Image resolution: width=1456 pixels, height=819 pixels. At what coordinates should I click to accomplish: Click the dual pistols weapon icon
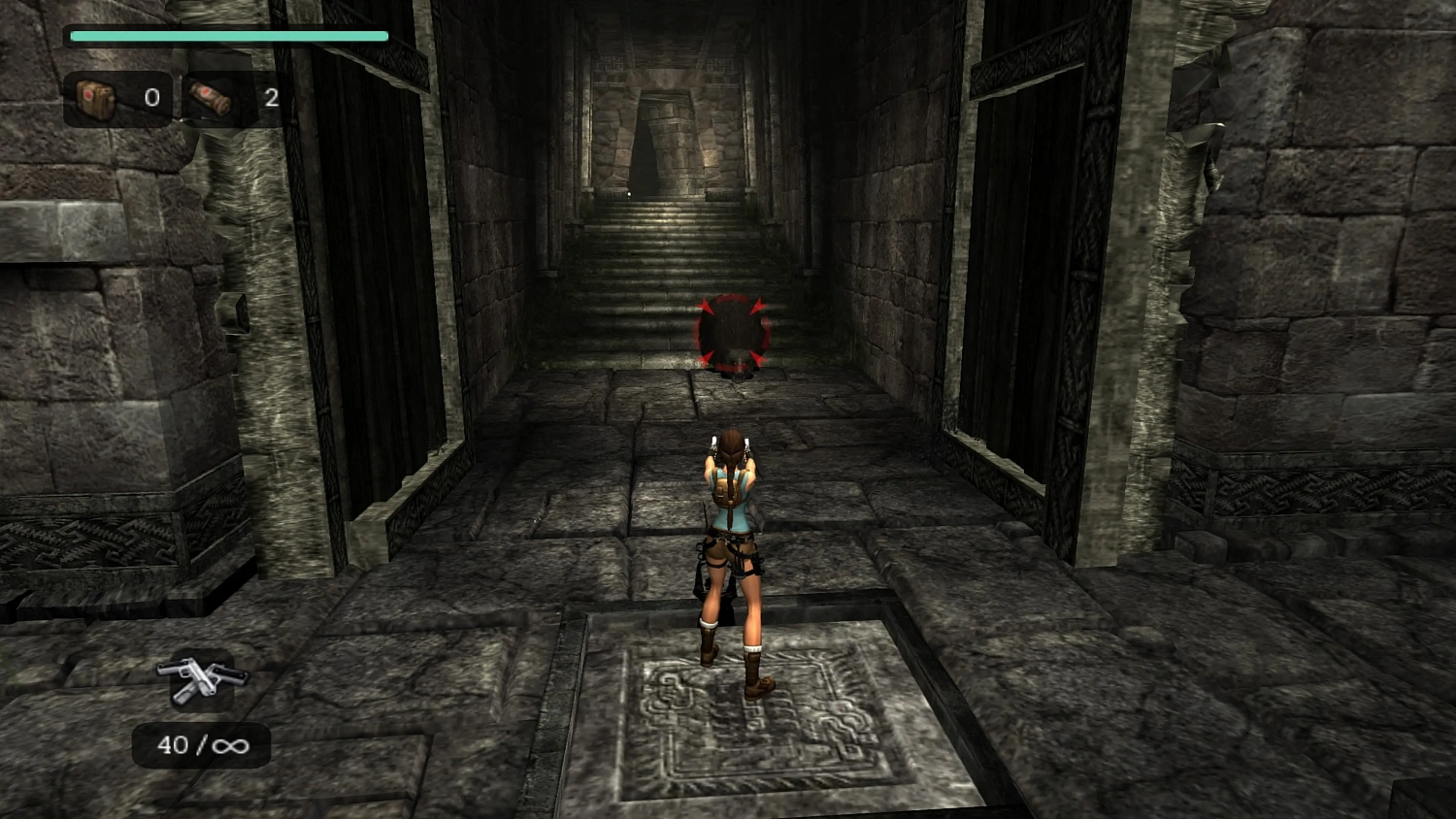click(x=200, y=680)
